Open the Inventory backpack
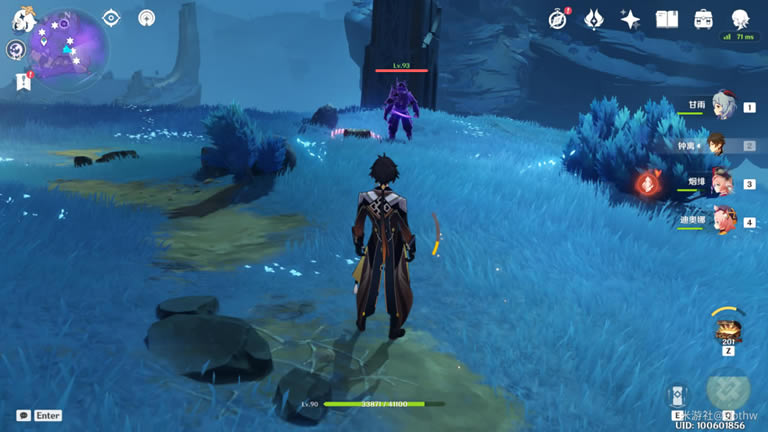Image resolution: width=768 pixels, height=432 pixels. [x=703, y=19]
